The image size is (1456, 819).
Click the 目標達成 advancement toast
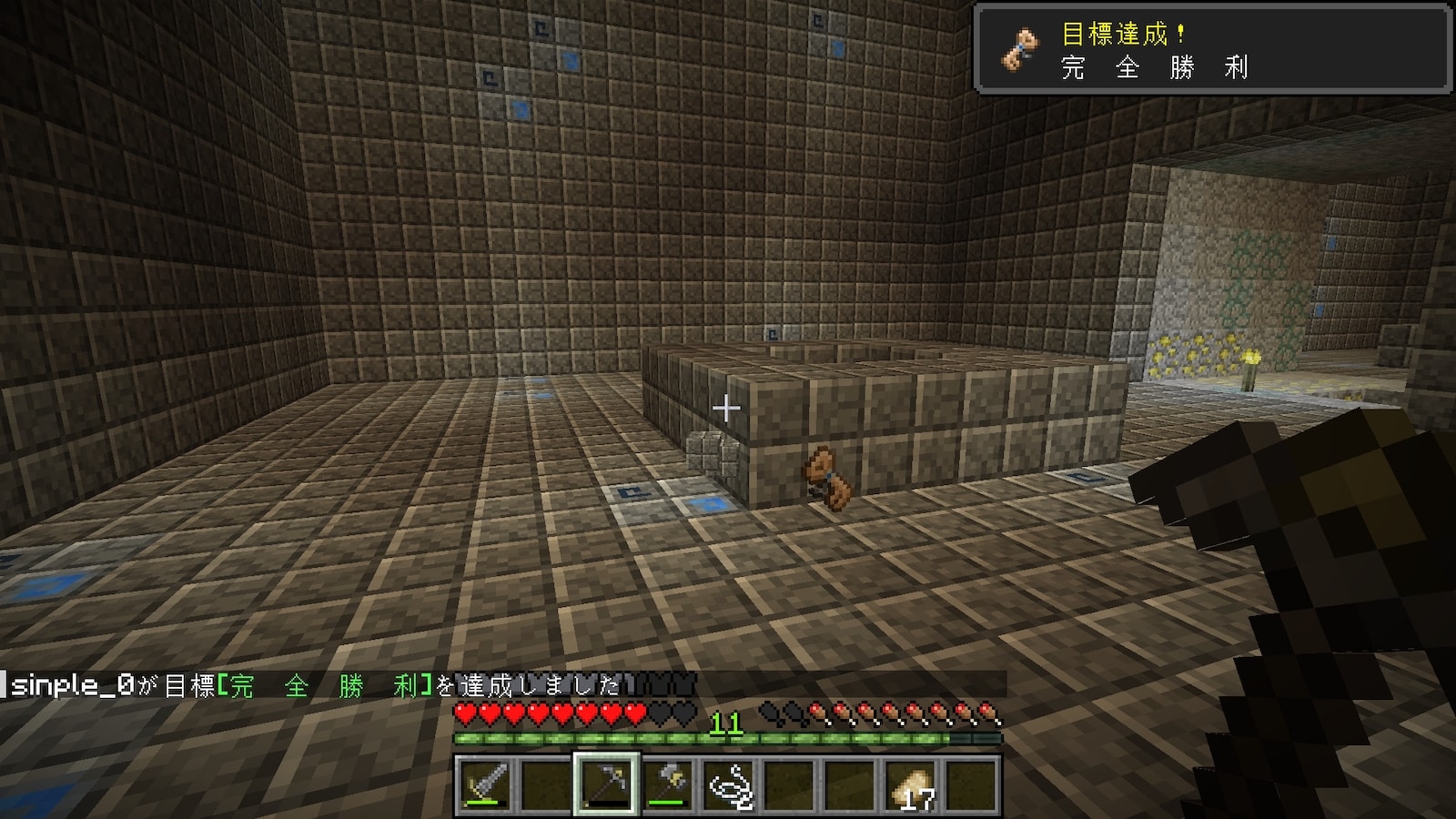click(1213, 50)
